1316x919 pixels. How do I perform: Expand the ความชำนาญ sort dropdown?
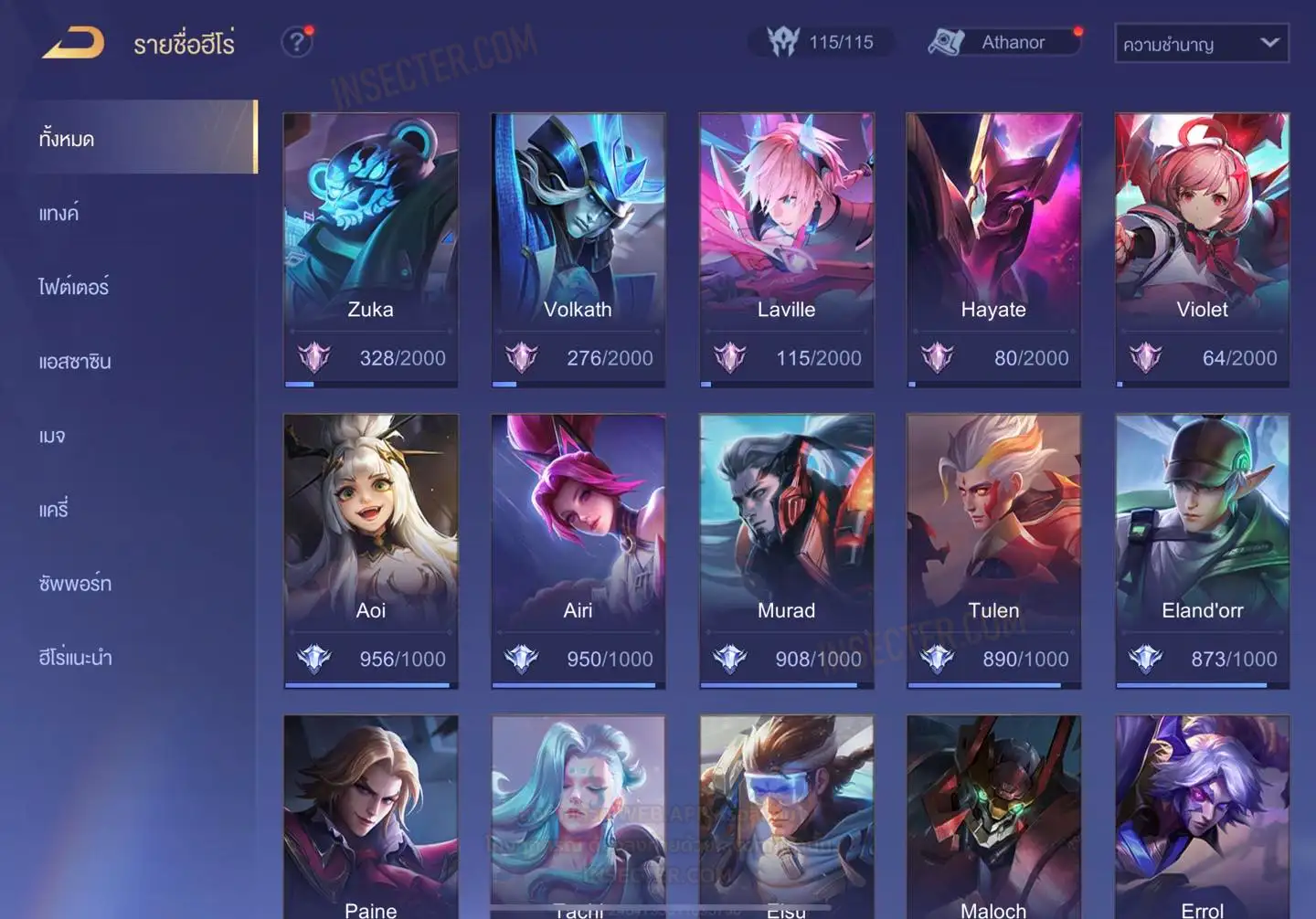[x=1201, y=44]
